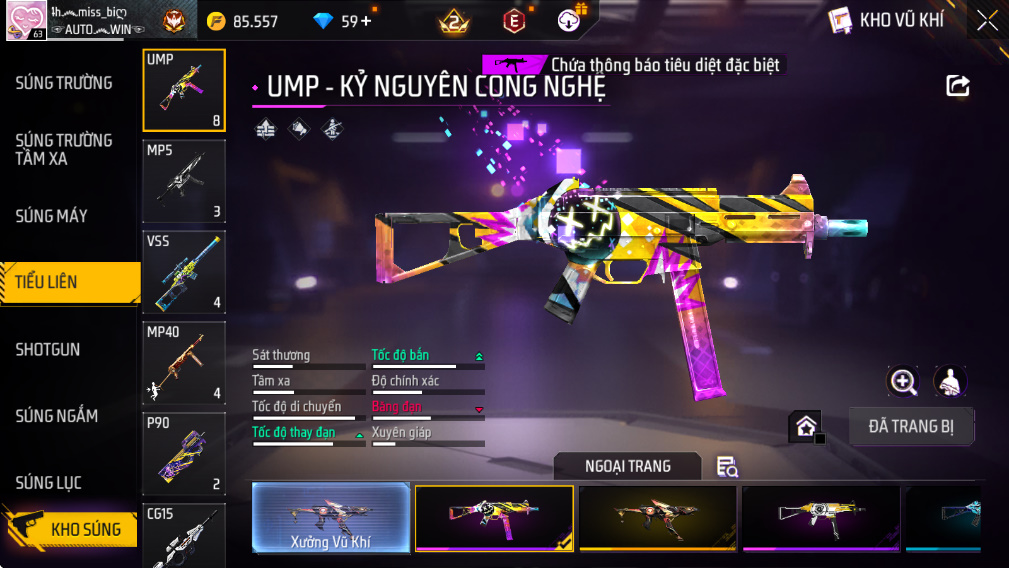The height and width of the screenshot is (568, 1009).
Task: Select the P90 weapon slot
Action: [x=184, y=454]
